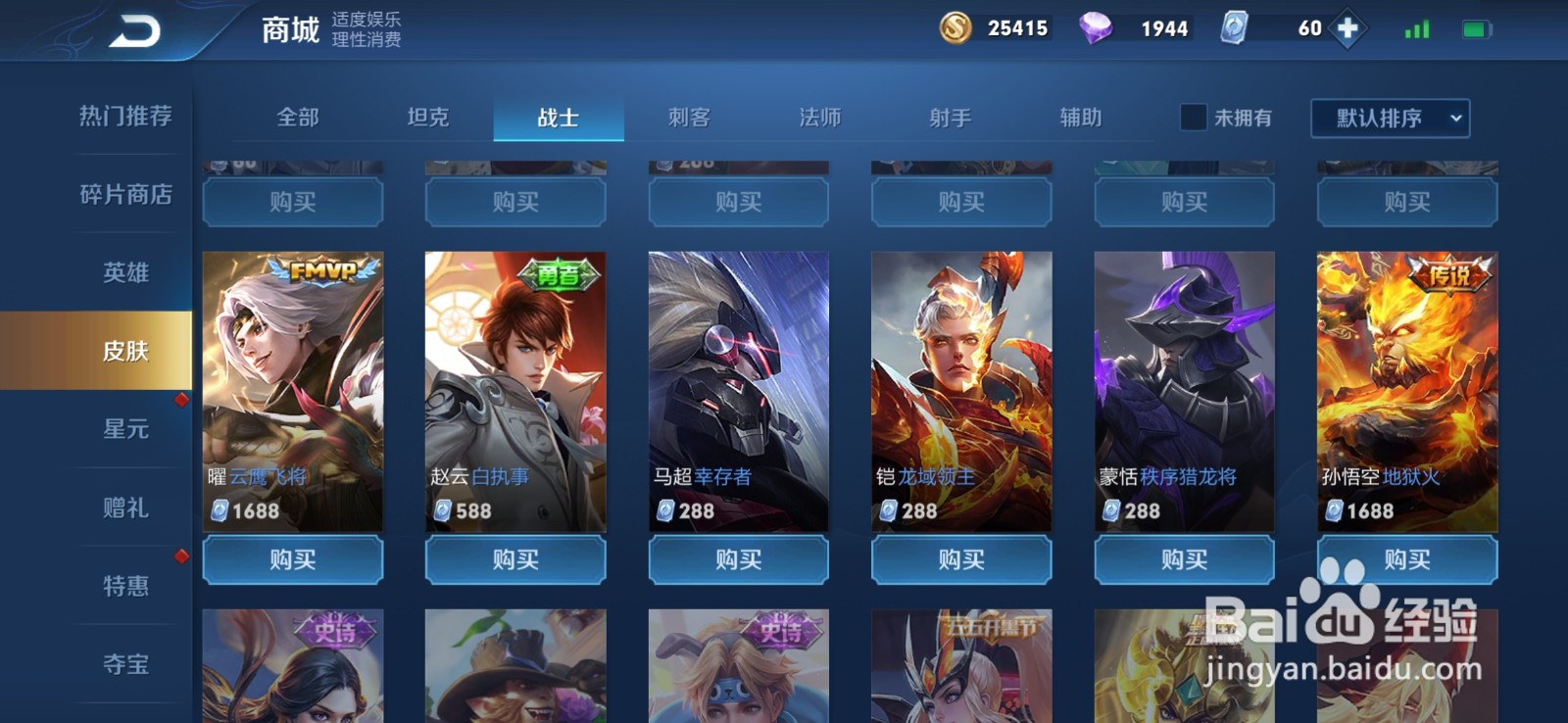Switch to the 刺客 assassin tab
Image resolution: width=1568 pixels, height=723 pixels.
coord(689,118)
